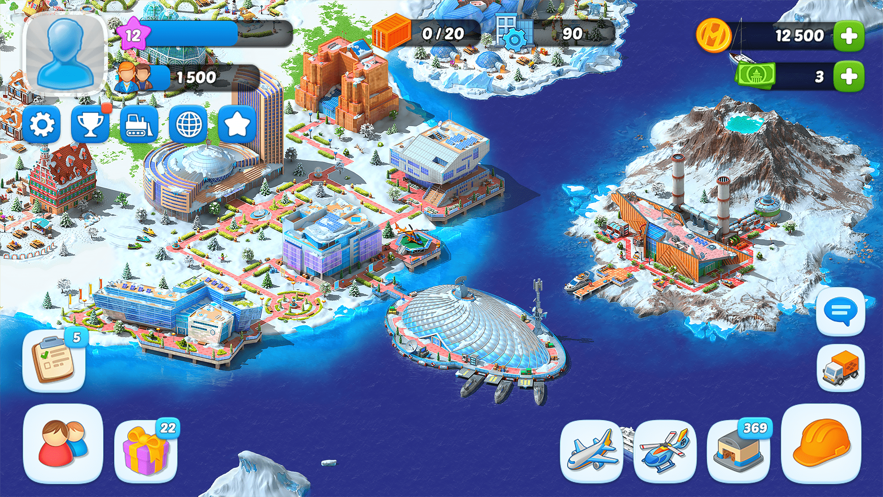Viewport: 883px width, 497px height.
Task: Open the airplane airport button
Action: [x=592, y=451]
